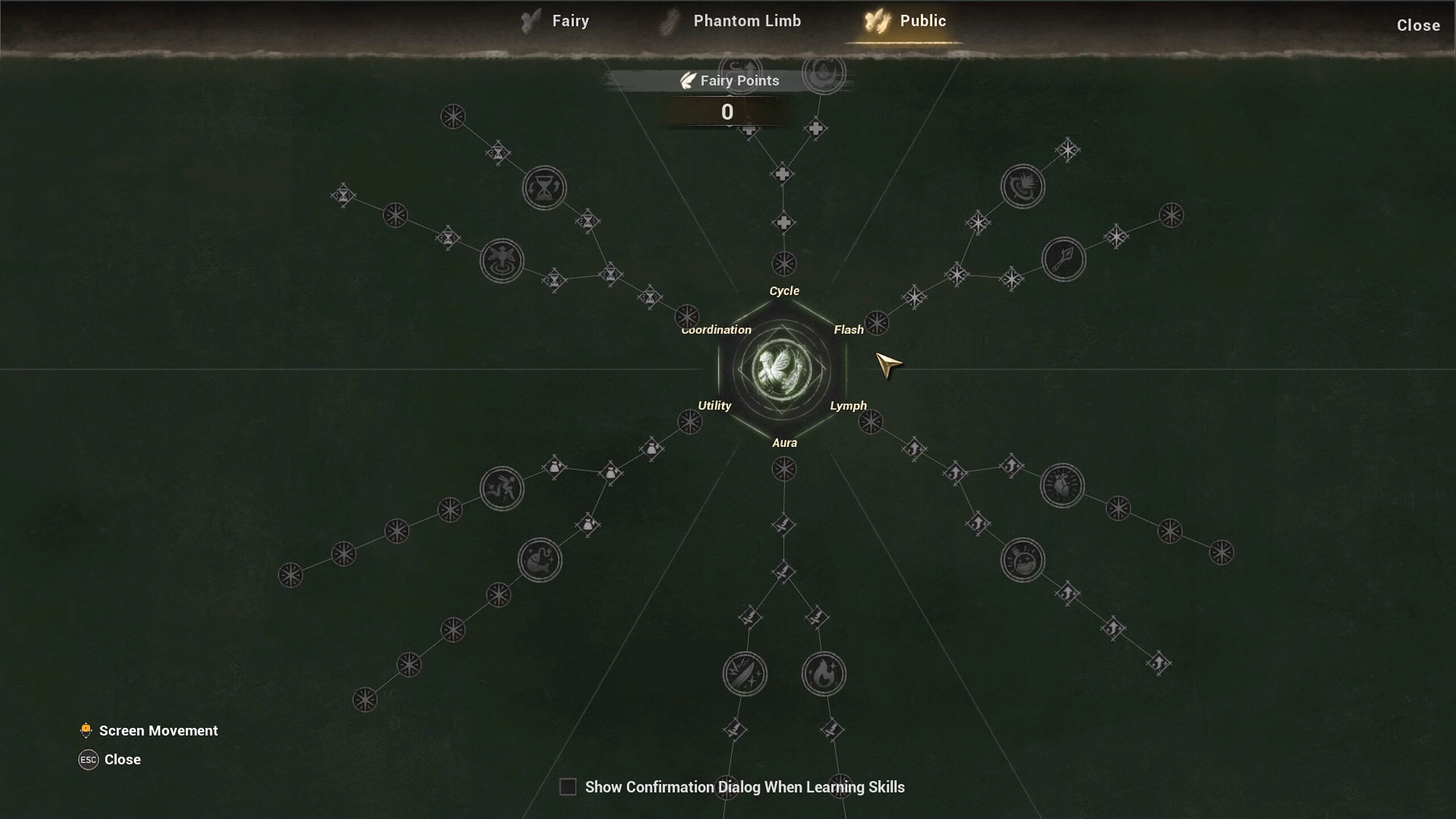Select the potion bottle skill node in Lymph
1456x819 pixels.
(1024, 560)
